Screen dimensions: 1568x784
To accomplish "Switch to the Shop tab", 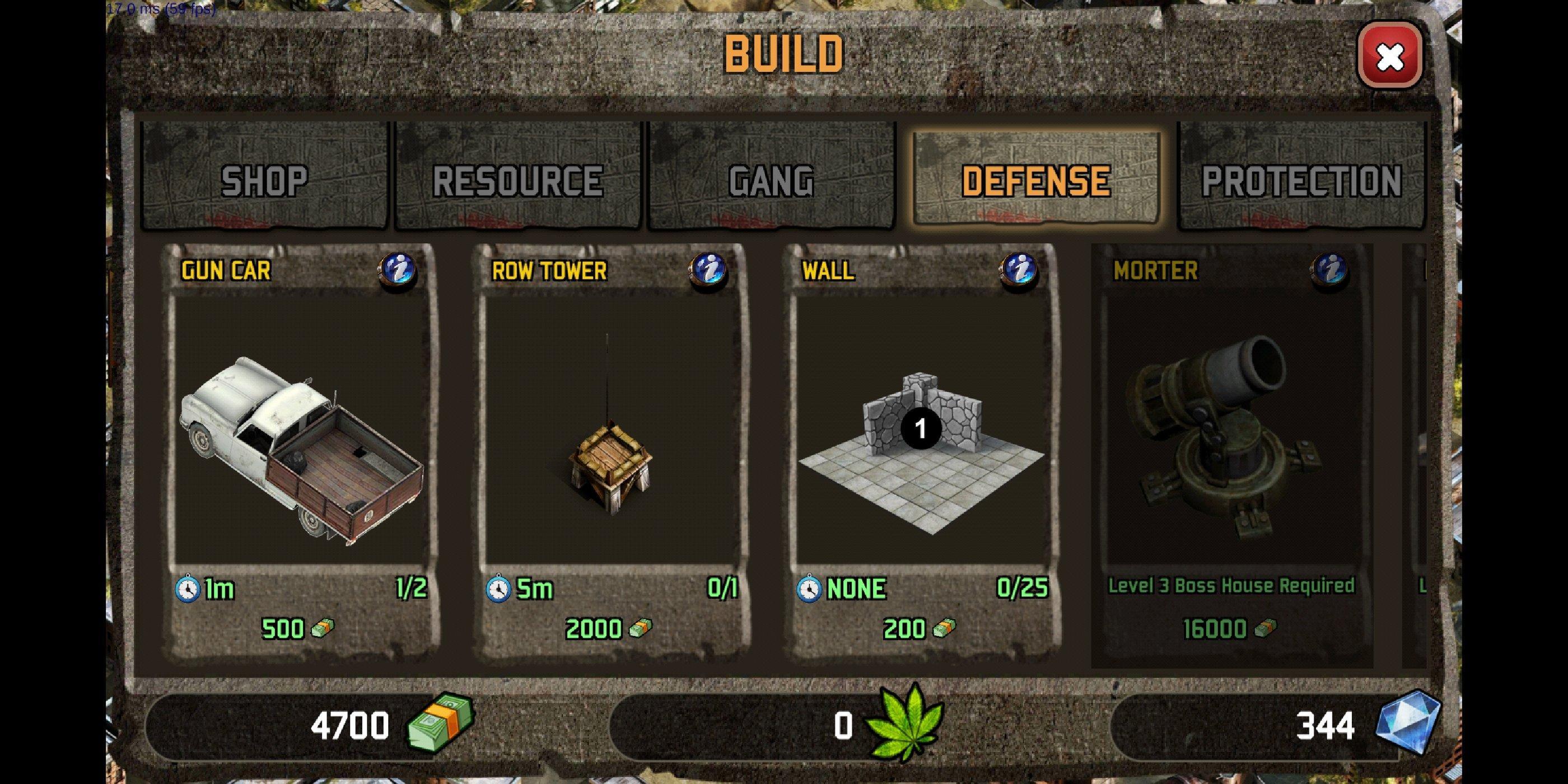I will pyautogui.click(x=264, y=177).
